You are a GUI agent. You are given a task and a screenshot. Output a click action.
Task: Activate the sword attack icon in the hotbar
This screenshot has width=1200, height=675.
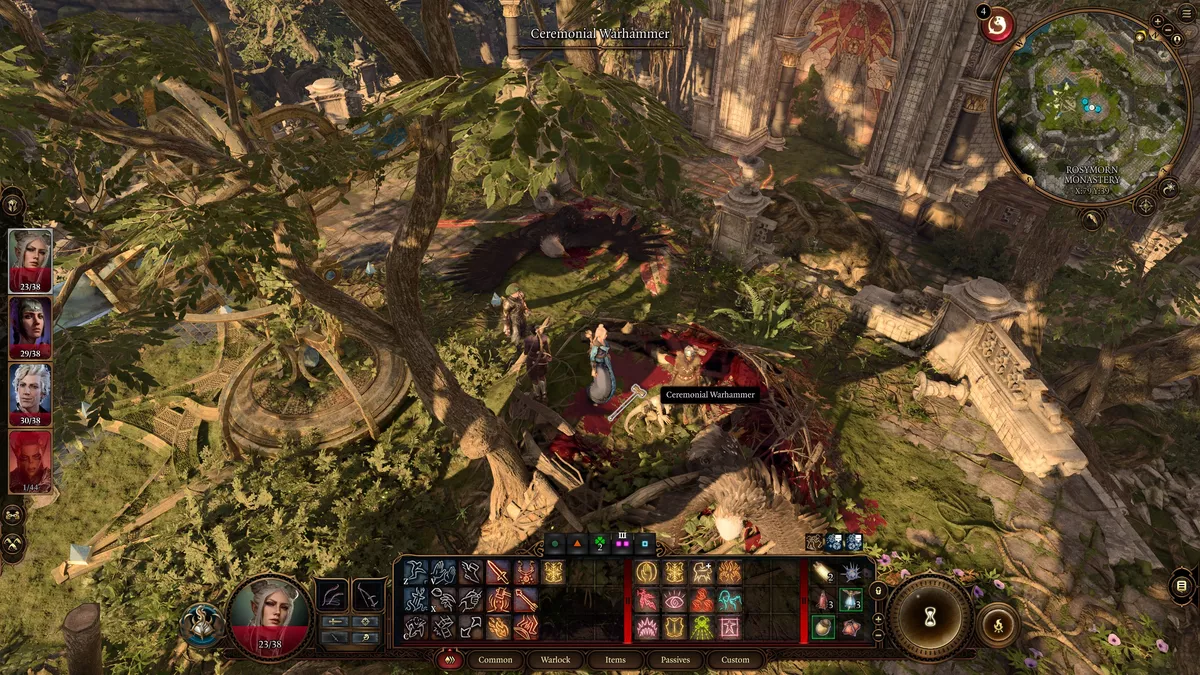coord(497,573)
